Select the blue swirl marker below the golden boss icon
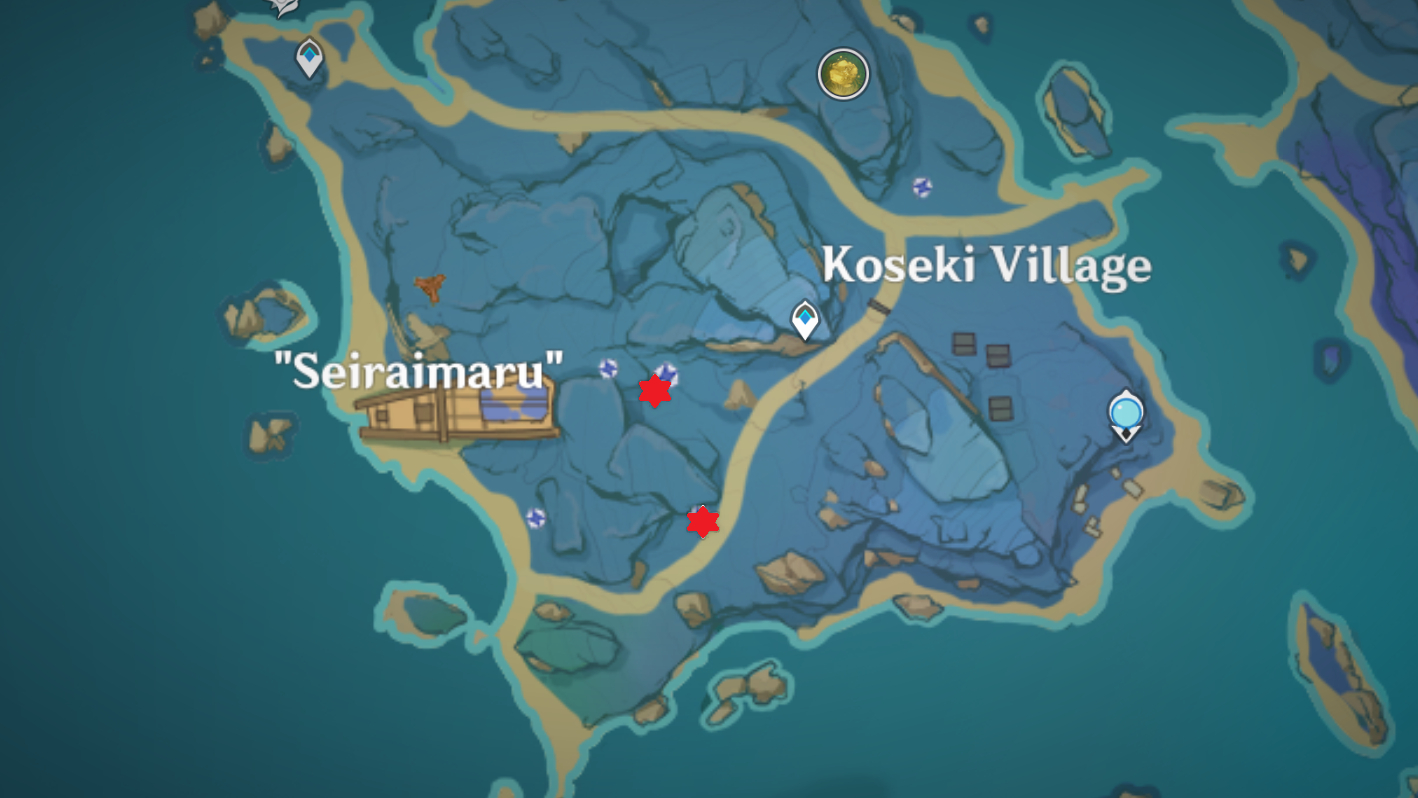 coord(922,187)
